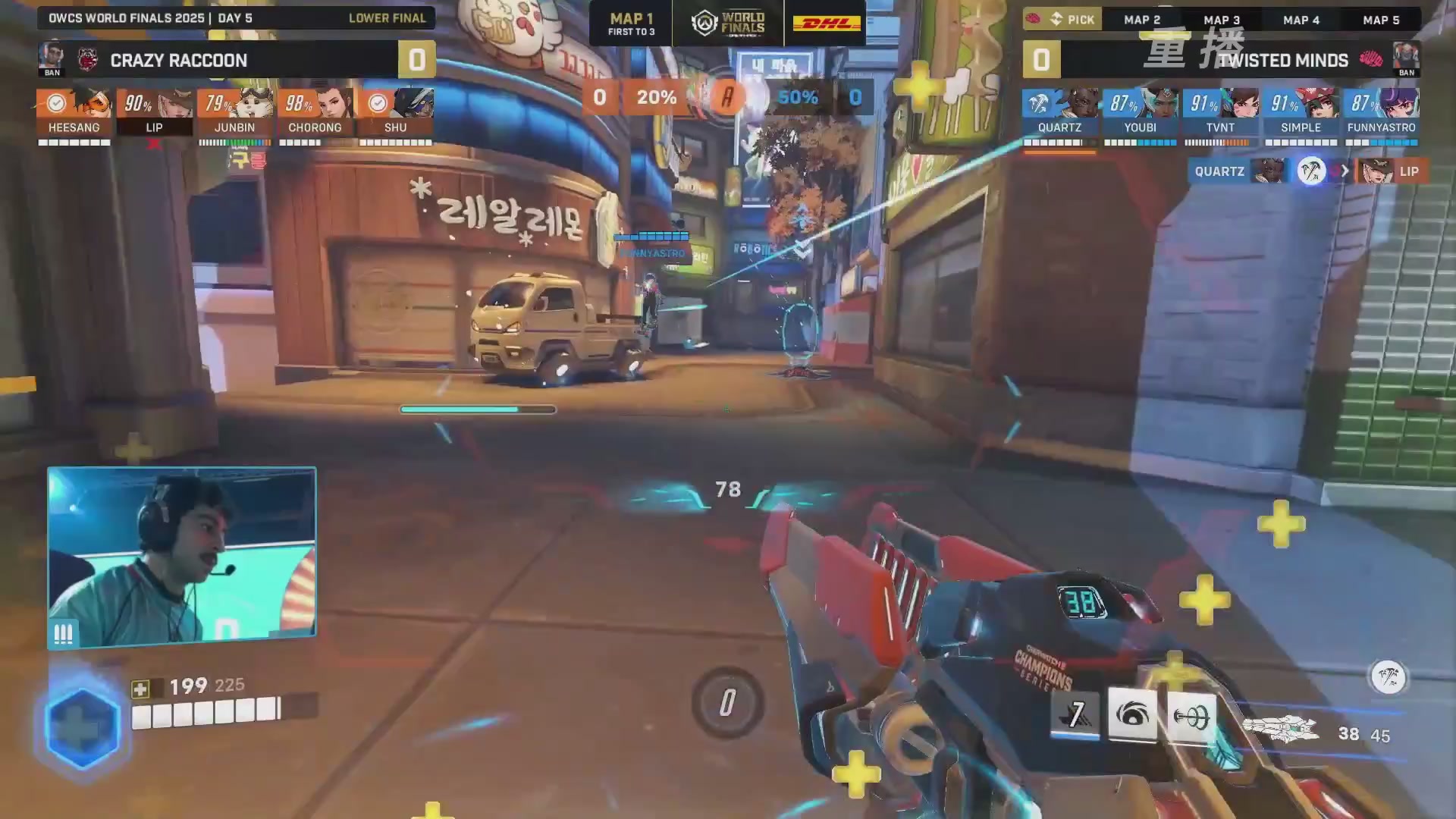
Task: Open the MAP 3 tab
Action: coord(1222,20)
